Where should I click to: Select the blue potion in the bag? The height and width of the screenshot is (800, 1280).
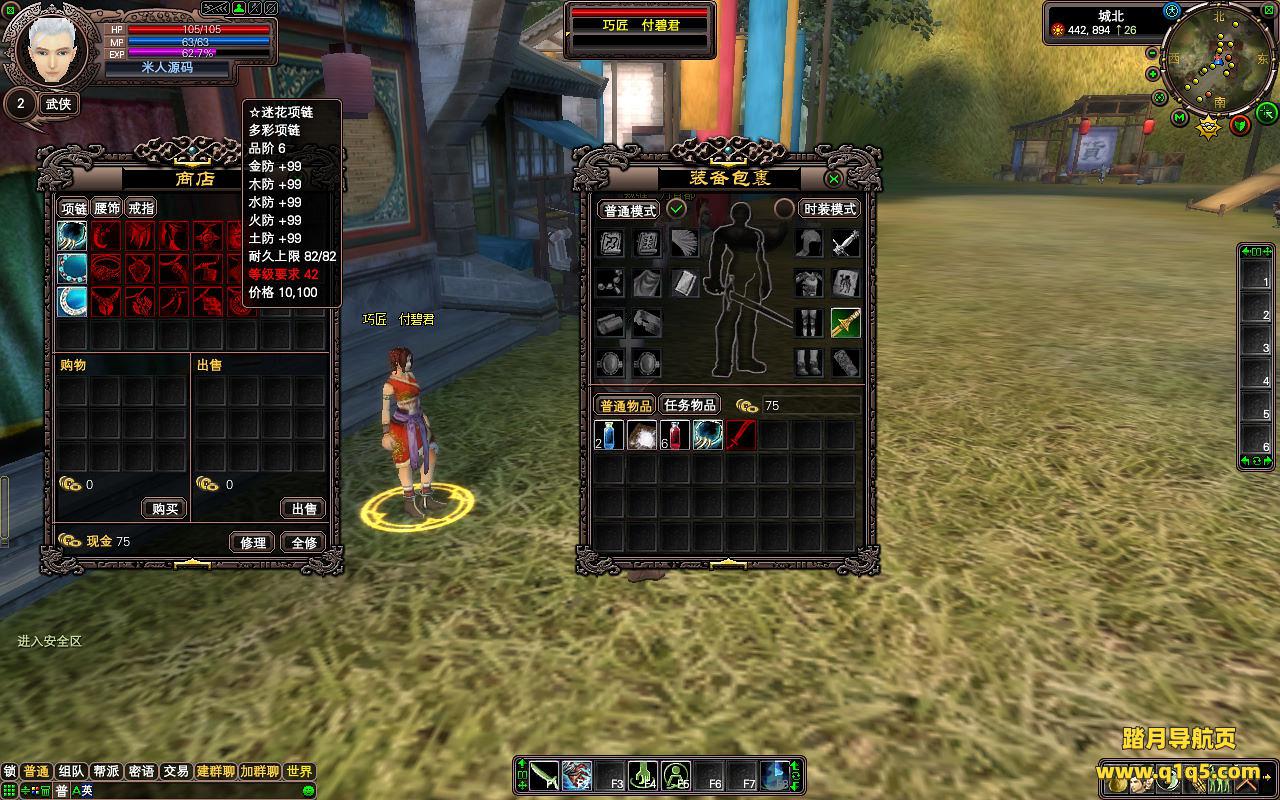[x=609, y=435]
